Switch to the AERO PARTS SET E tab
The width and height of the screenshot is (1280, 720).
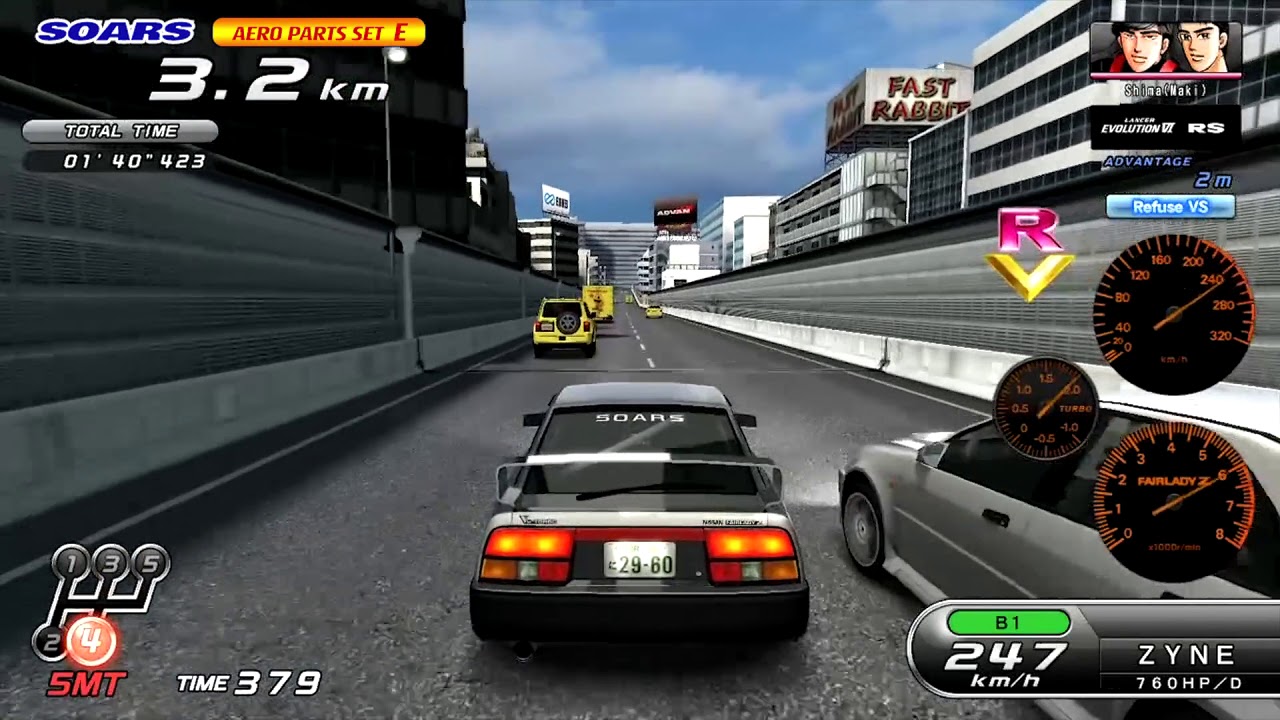(x=320, y=30)
